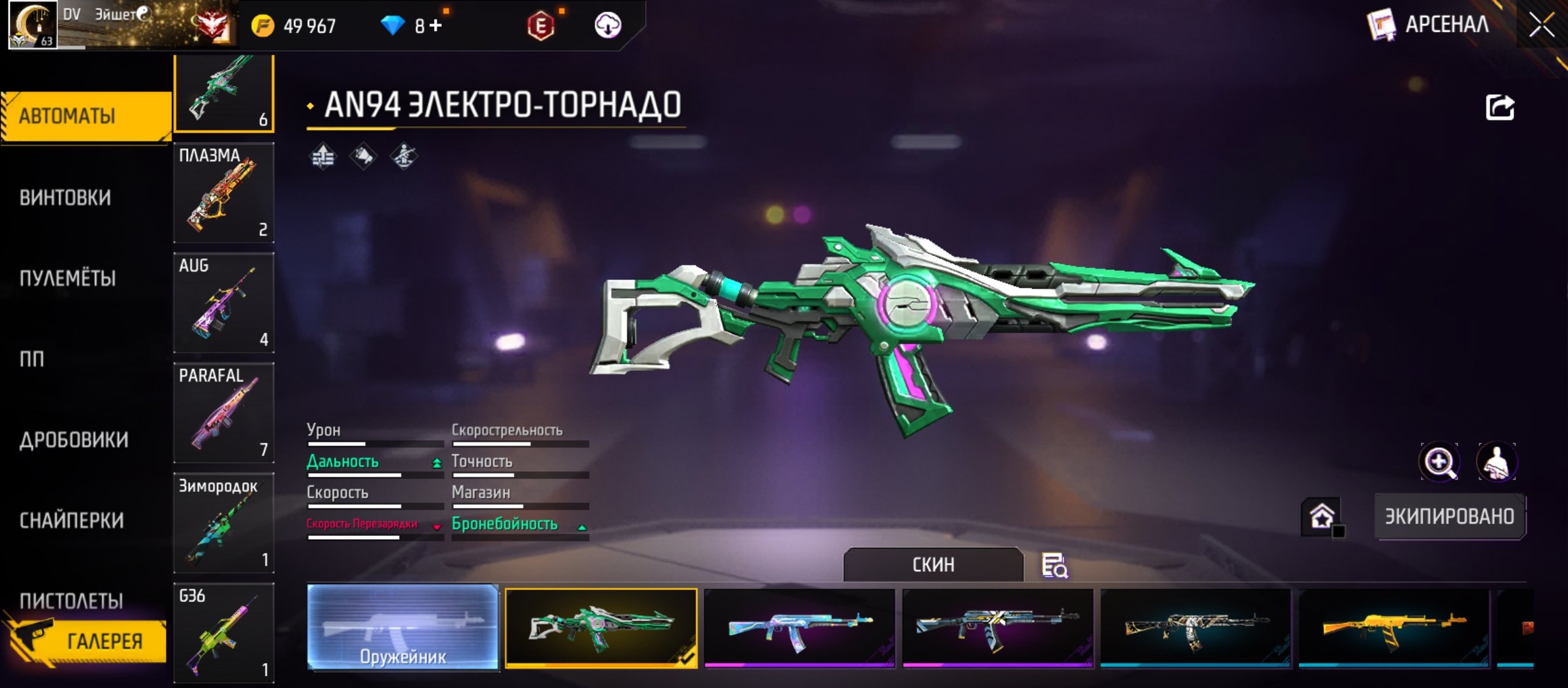Switch to the СКИН tab
Viewport: 1568px width, 688px height.
click(x=933, y=564)
